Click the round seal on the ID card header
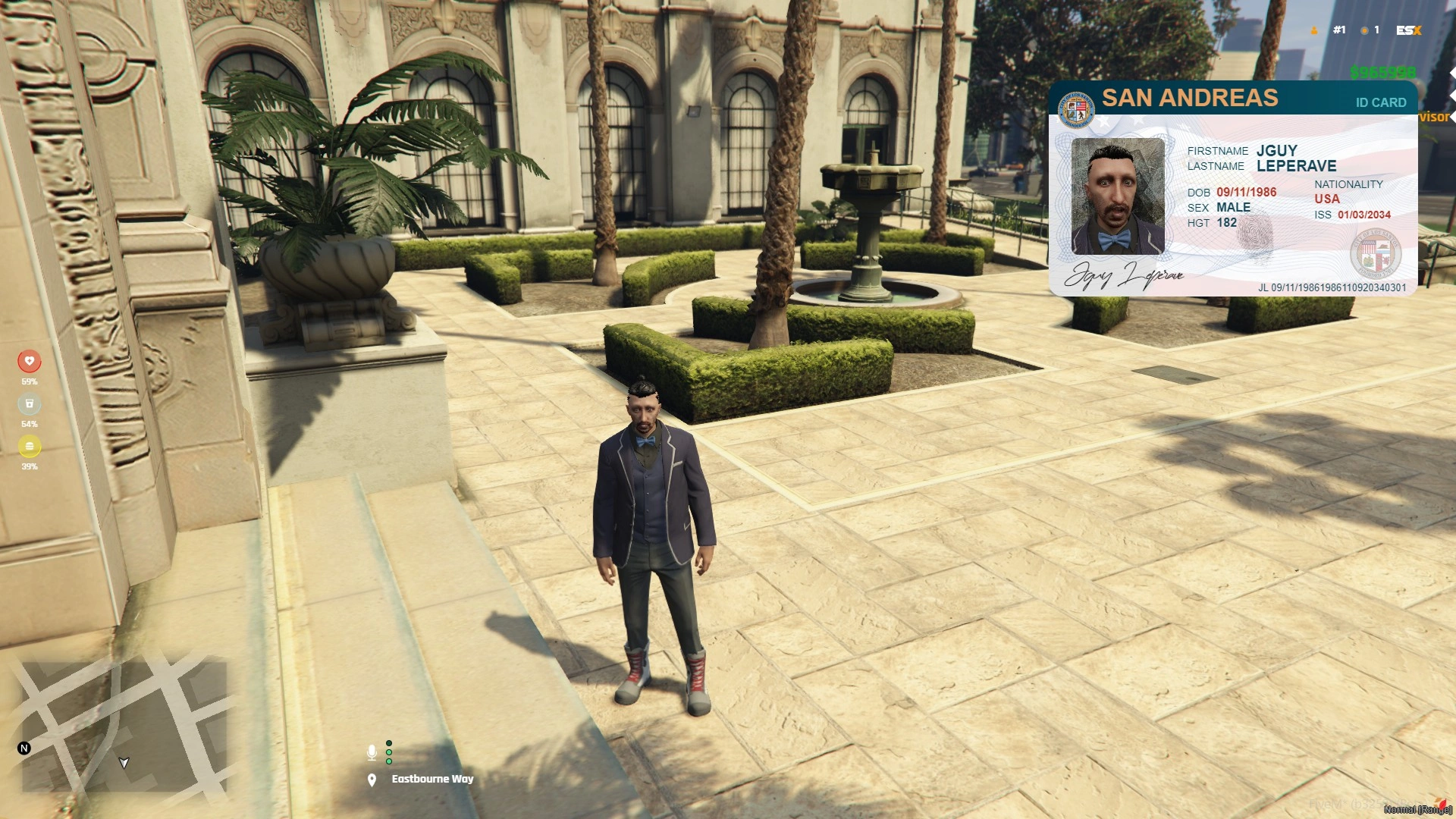The width and height of the screenshot is (1456, 819). click(1076, 109)
